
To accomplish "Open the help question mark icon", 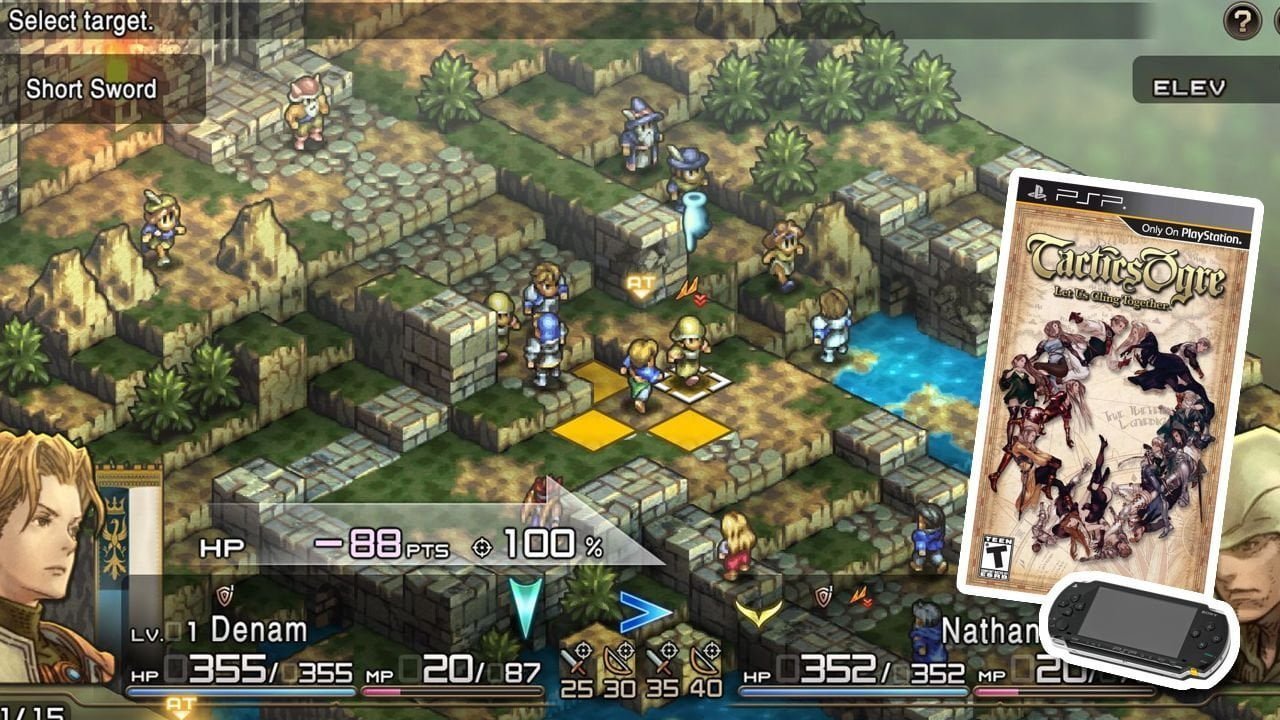I will [1244, 21].
